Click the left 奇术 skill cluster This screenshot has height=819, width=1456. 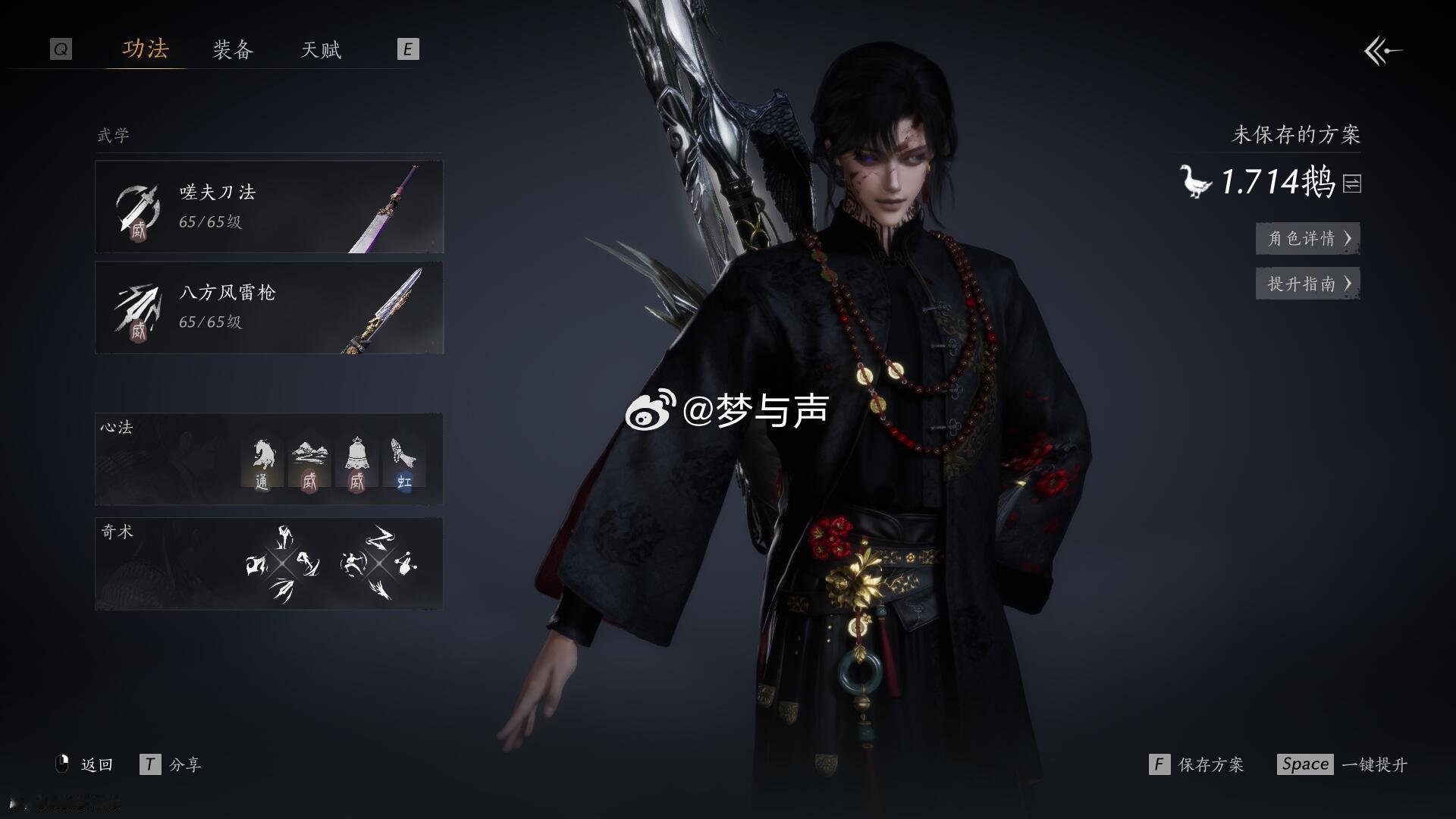(x=281, y=565)
